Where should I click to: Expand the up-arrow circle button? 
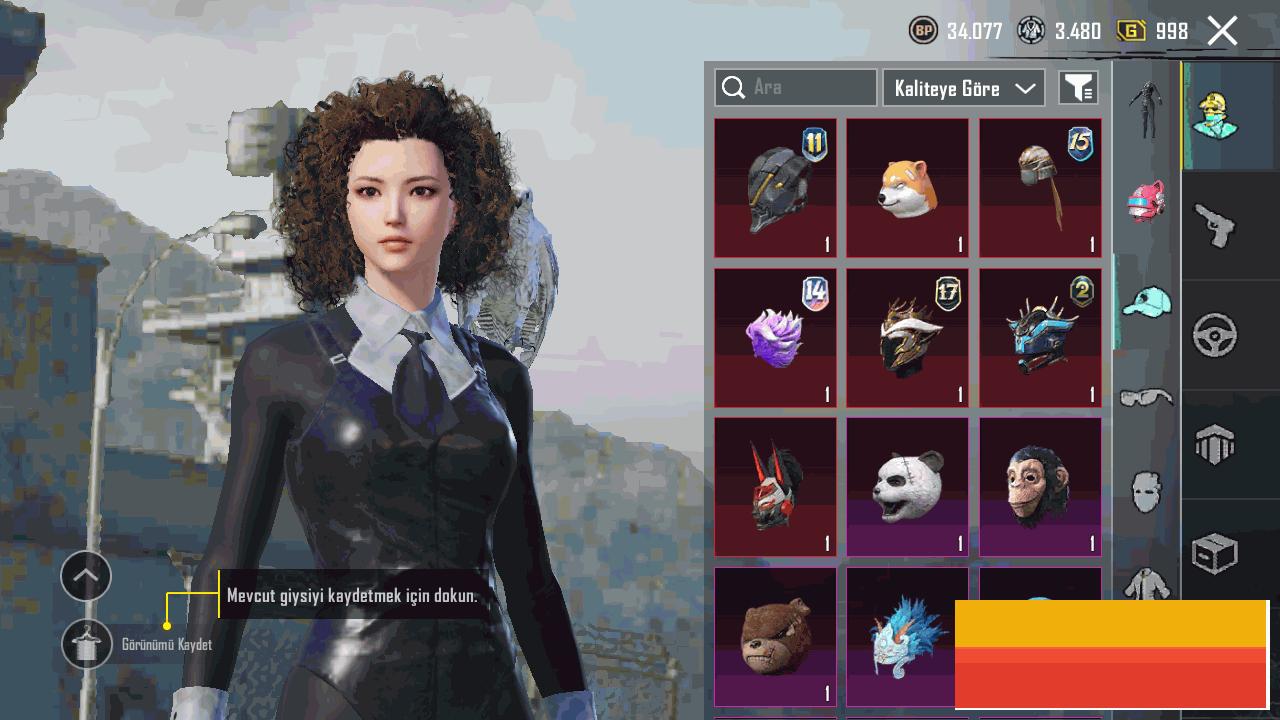86,576
